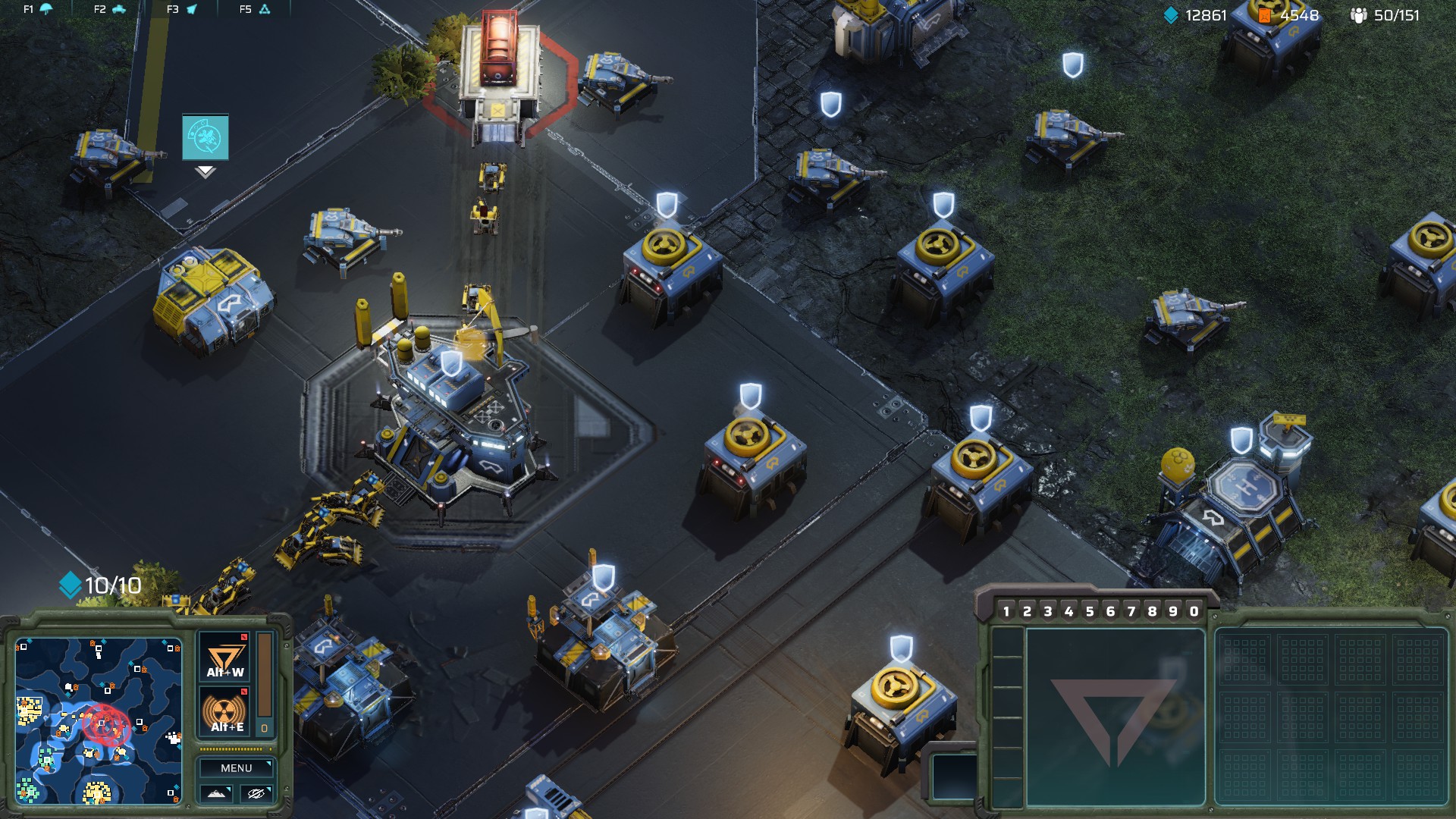The height and width of the screenshot is (819, 1456).
Task: Select the F3 aircraft group tab
Action: point(182,9)
